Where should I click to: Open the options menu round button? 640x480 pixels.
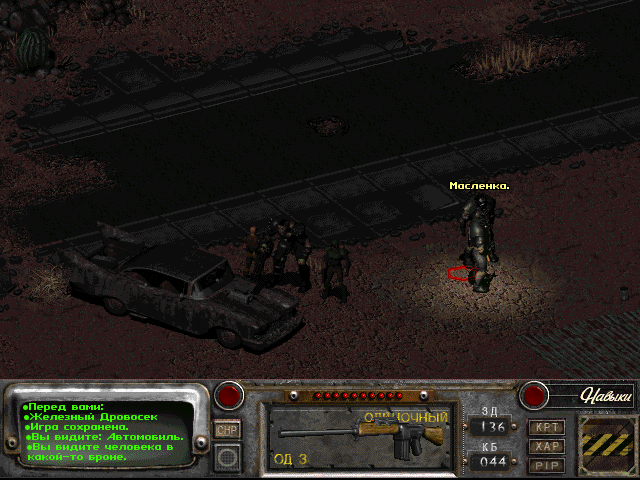pyautogui.click(x=227, y=457)
